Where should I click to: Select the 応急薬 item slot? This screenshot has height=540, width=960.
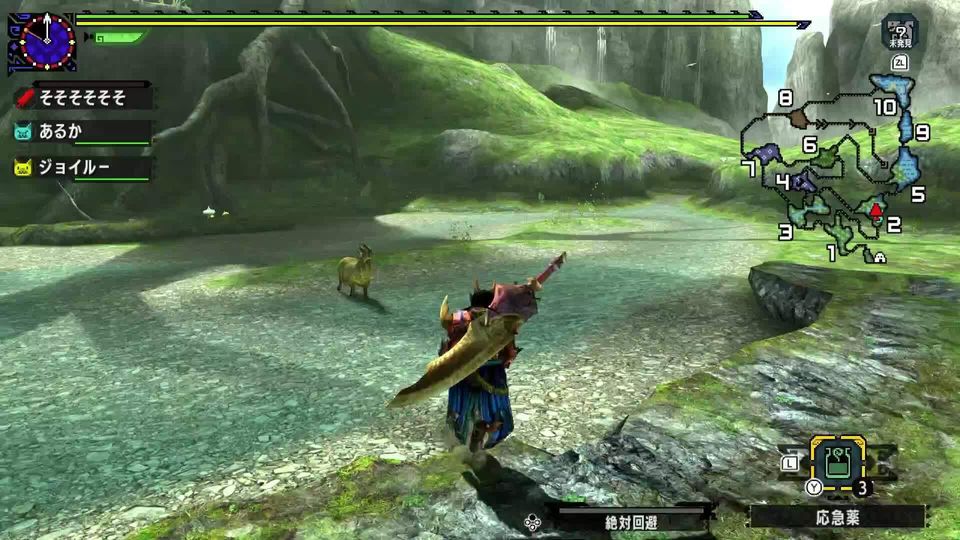(836, 463)
